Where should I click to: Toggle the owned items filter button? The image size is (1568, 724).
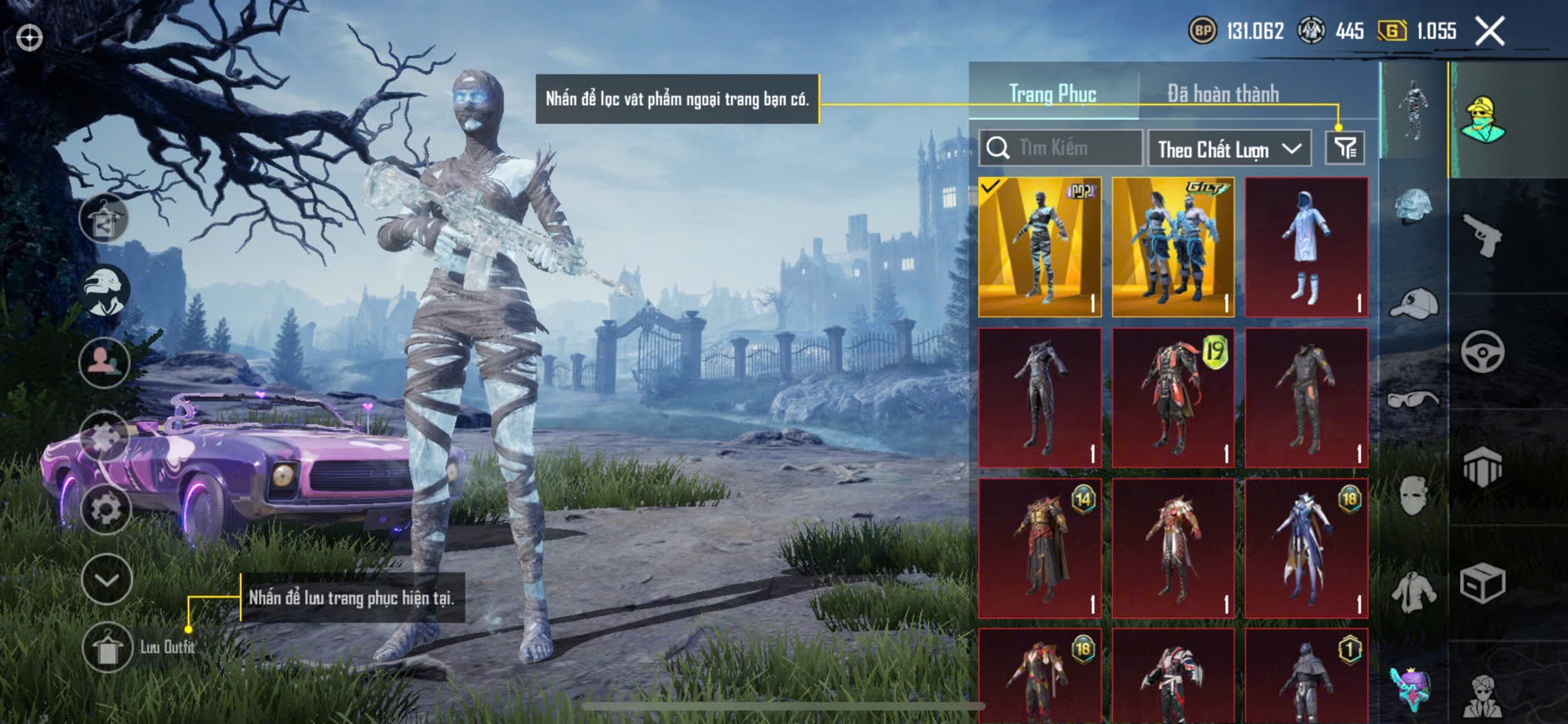tap(1344, 148)
